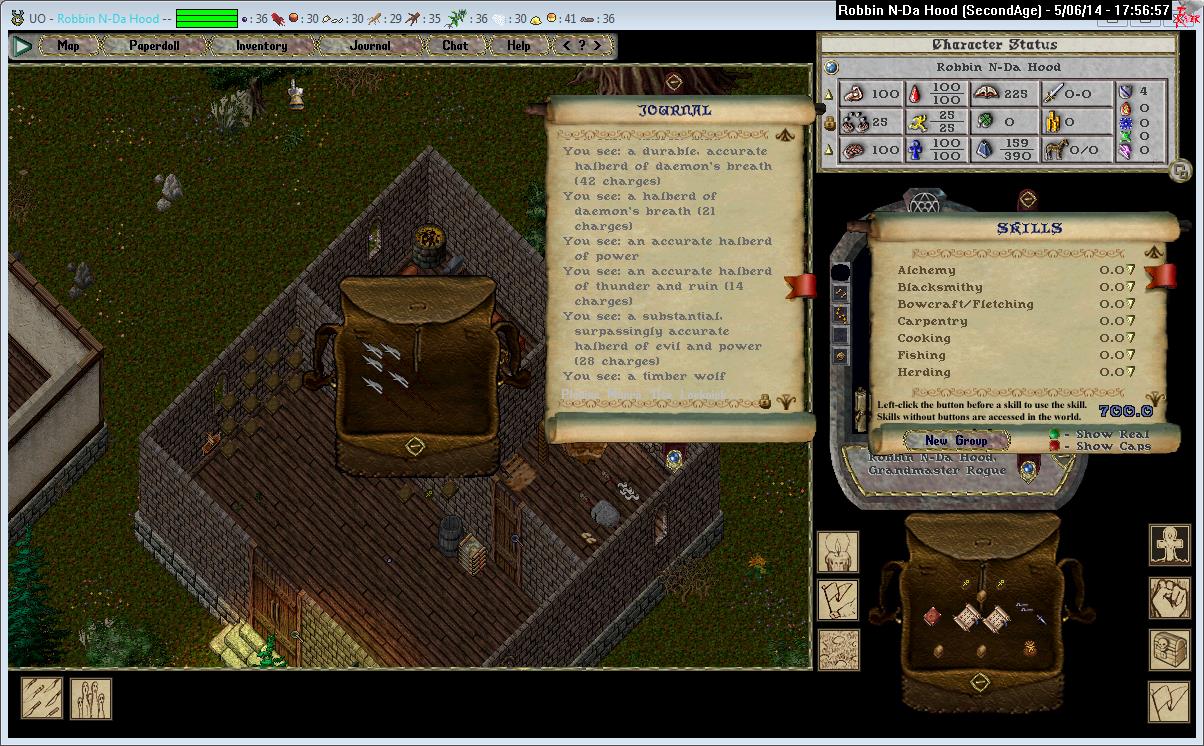
Task: Select the Alchemy skill row
Action: pos(926,270)
